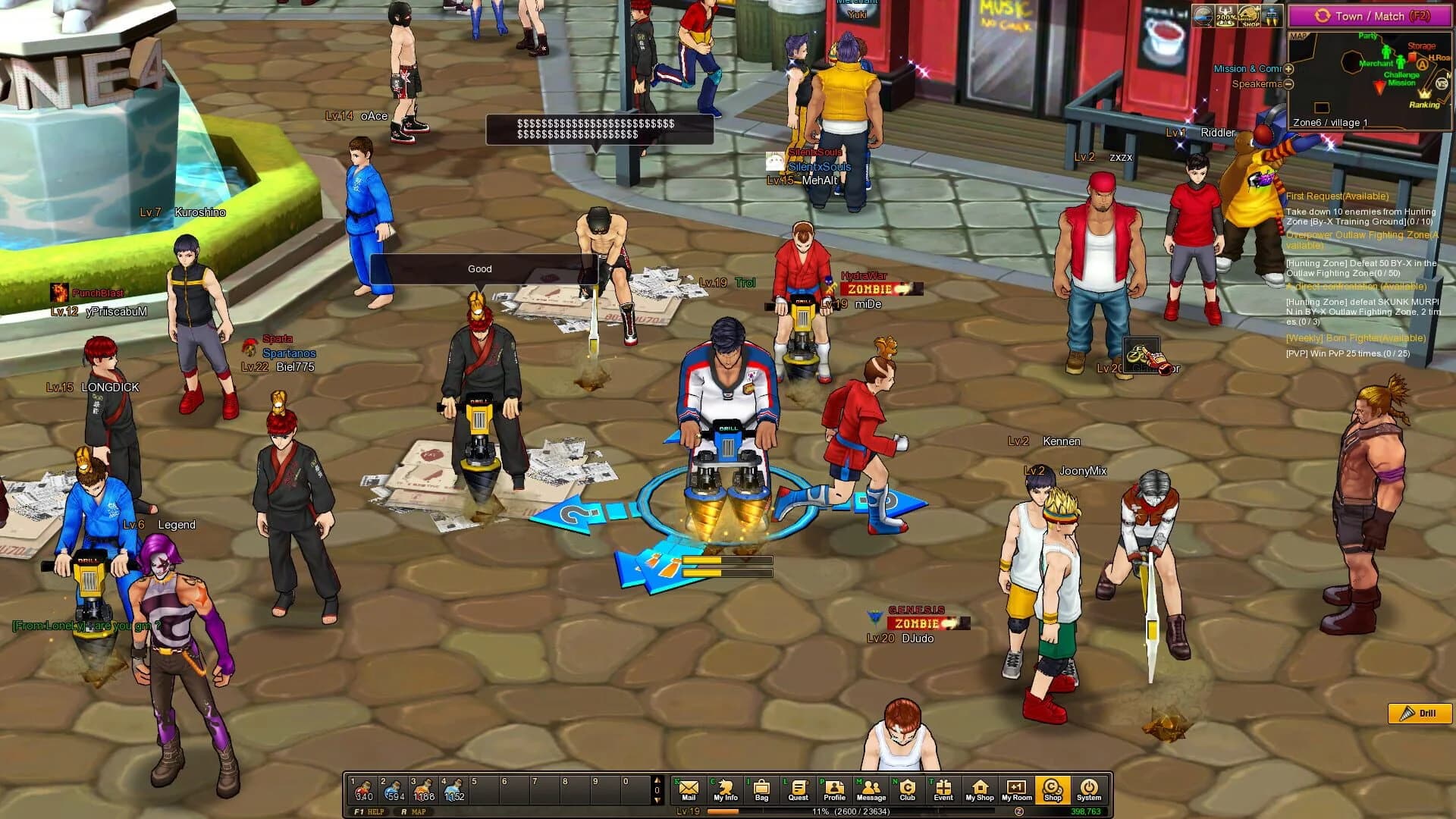1456x819 pixels.
Task: Open the Bag inventory
Action: pyautogui.click(x=762, y=789)
